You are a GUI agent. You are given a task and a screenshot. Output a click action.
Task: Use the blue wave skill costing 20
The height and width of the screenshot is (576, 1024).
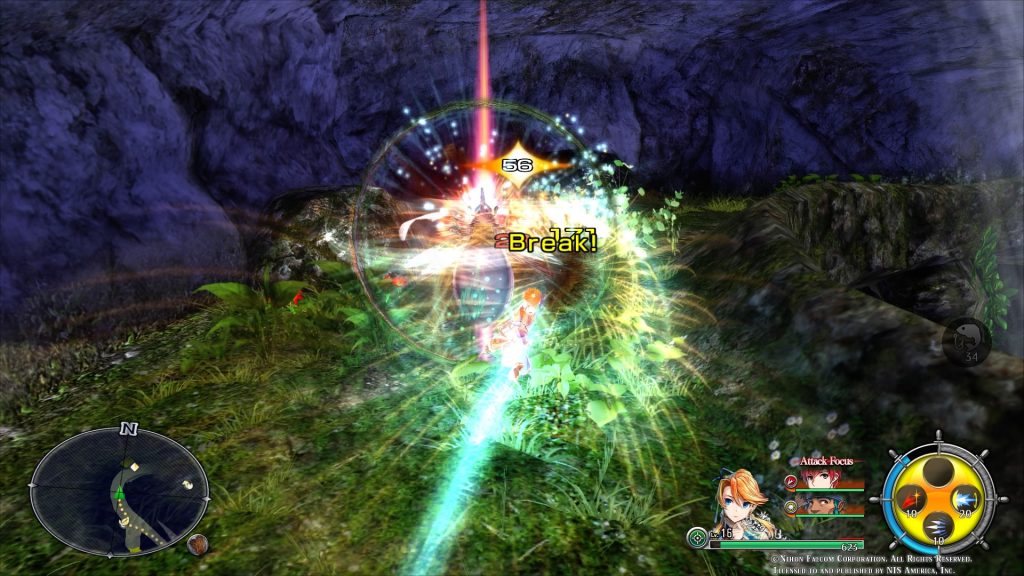pos(964,498)
